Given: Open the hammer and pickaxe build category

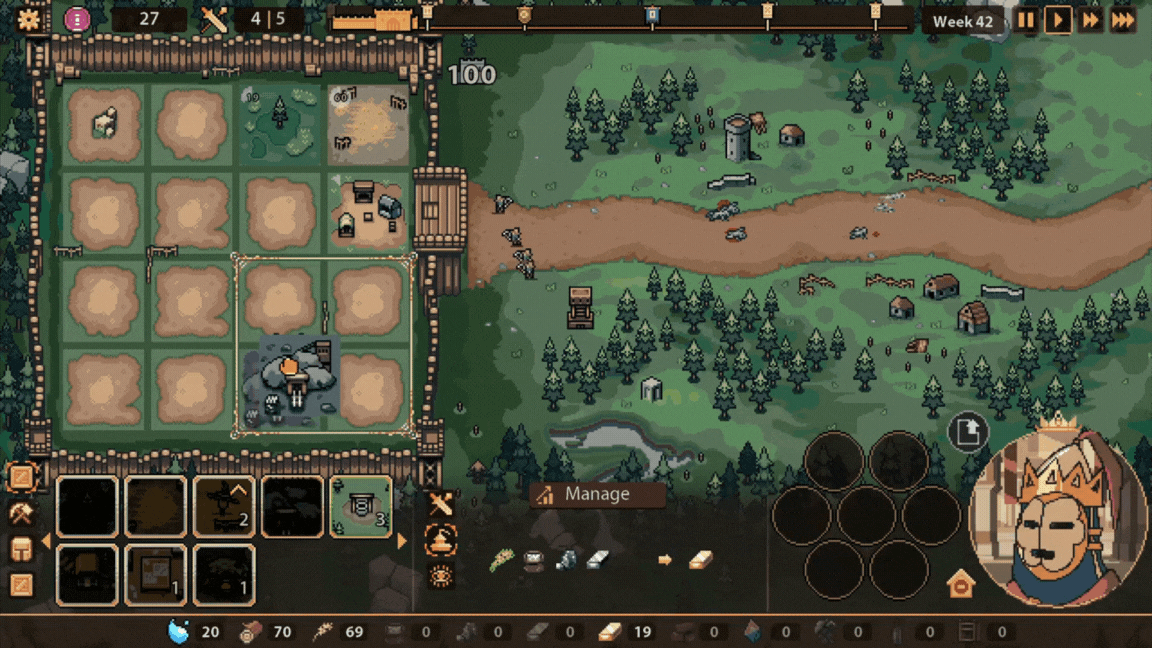Looking at the screenshot, I should (21, 514).
